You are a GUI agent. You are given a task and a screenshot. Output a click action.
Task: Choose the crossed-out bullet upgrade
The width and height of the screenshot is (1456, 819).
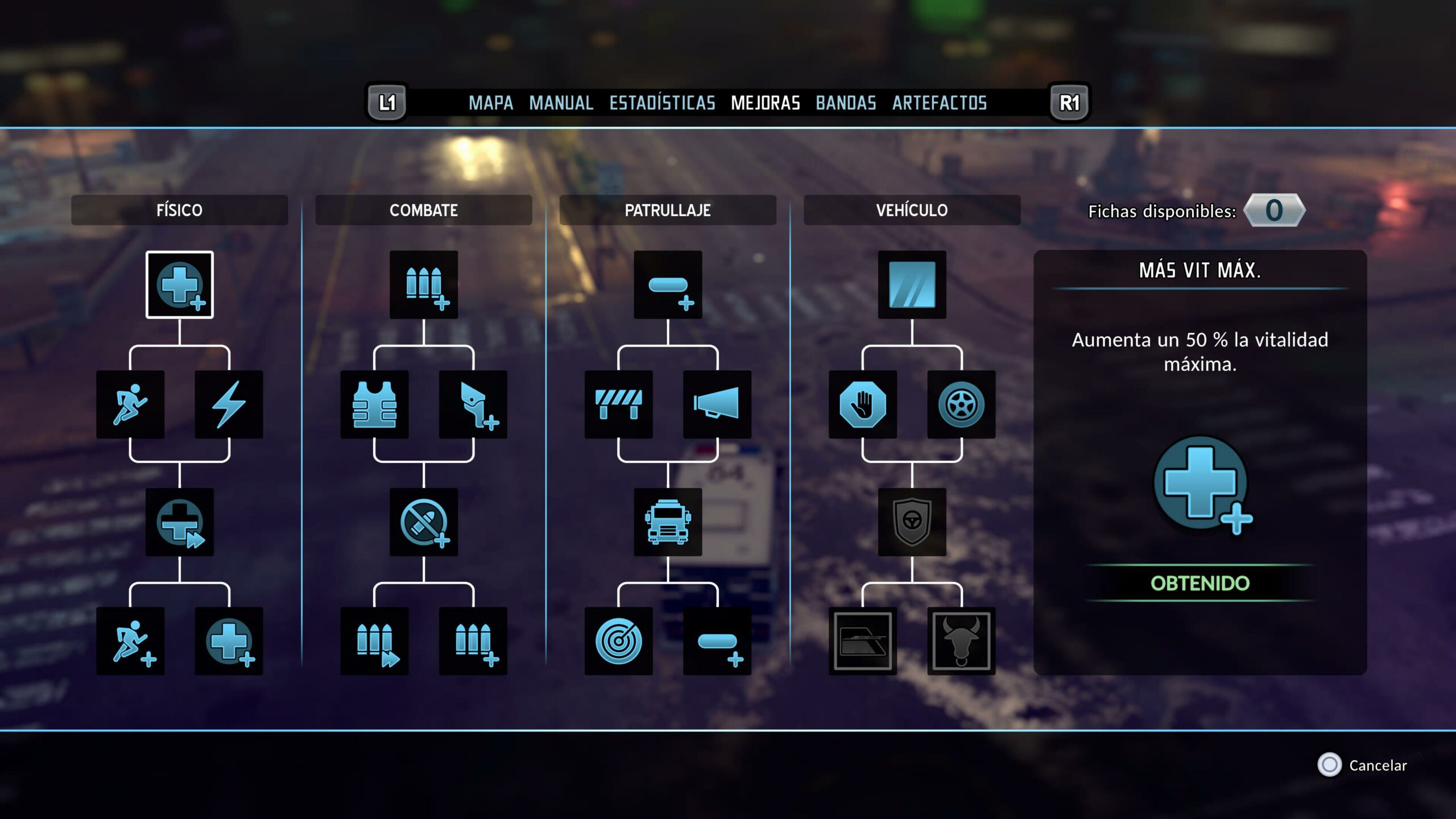[424, 522]
